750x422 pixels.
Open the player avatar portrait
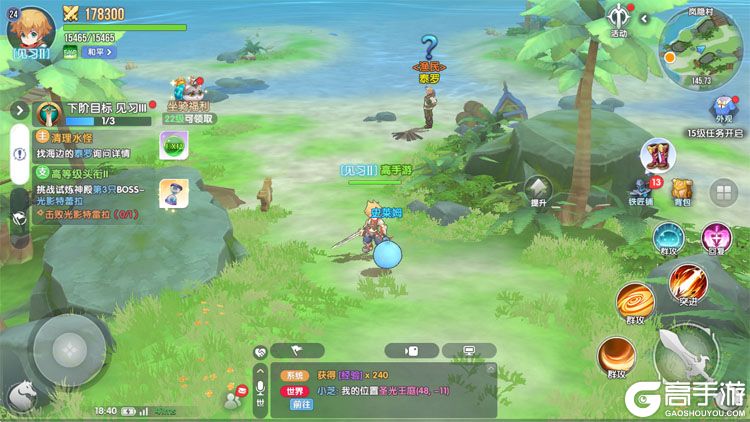coord(29,28)
